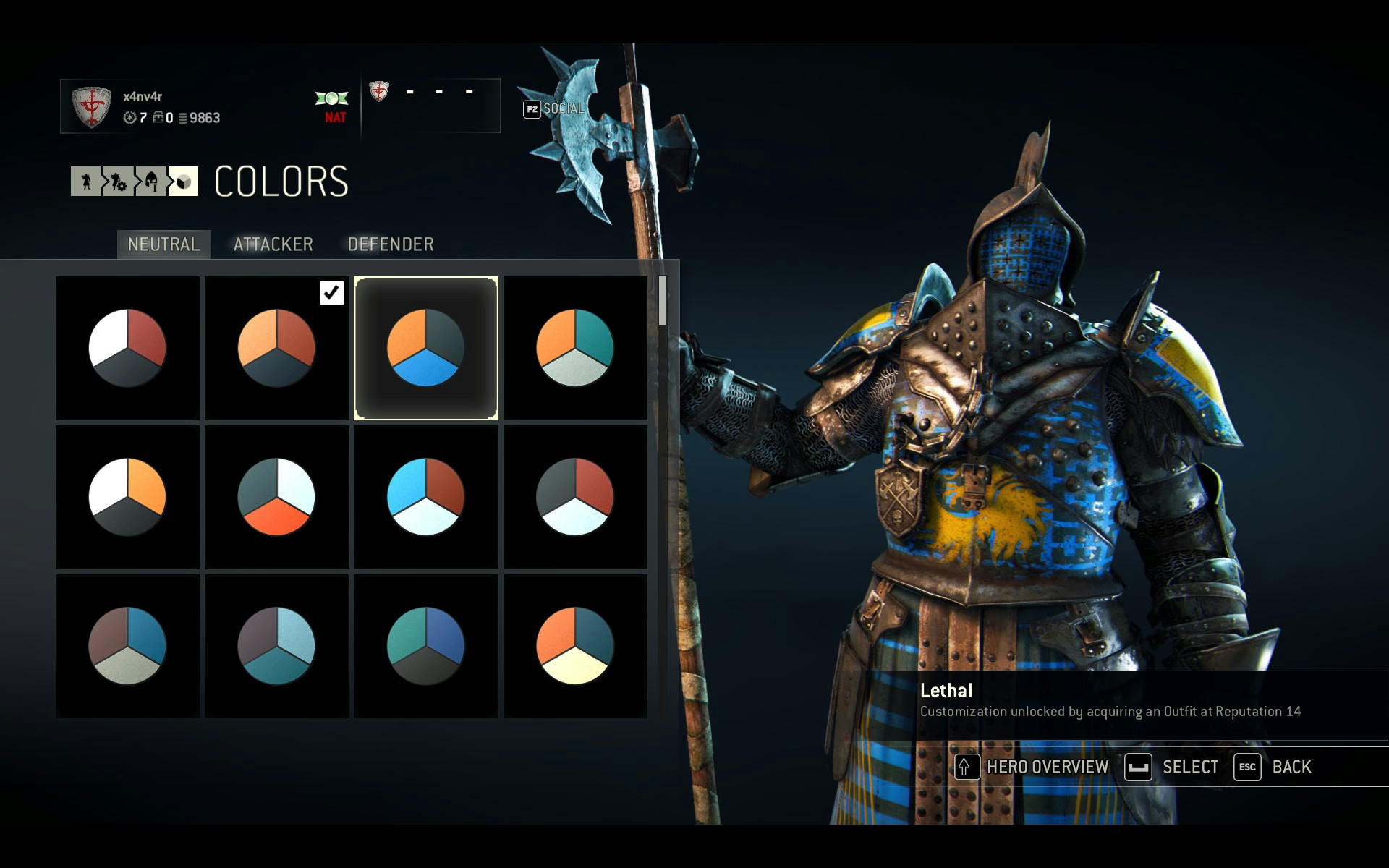Open the Social menu
1389x868 pixels.
(x=554, y=109)
